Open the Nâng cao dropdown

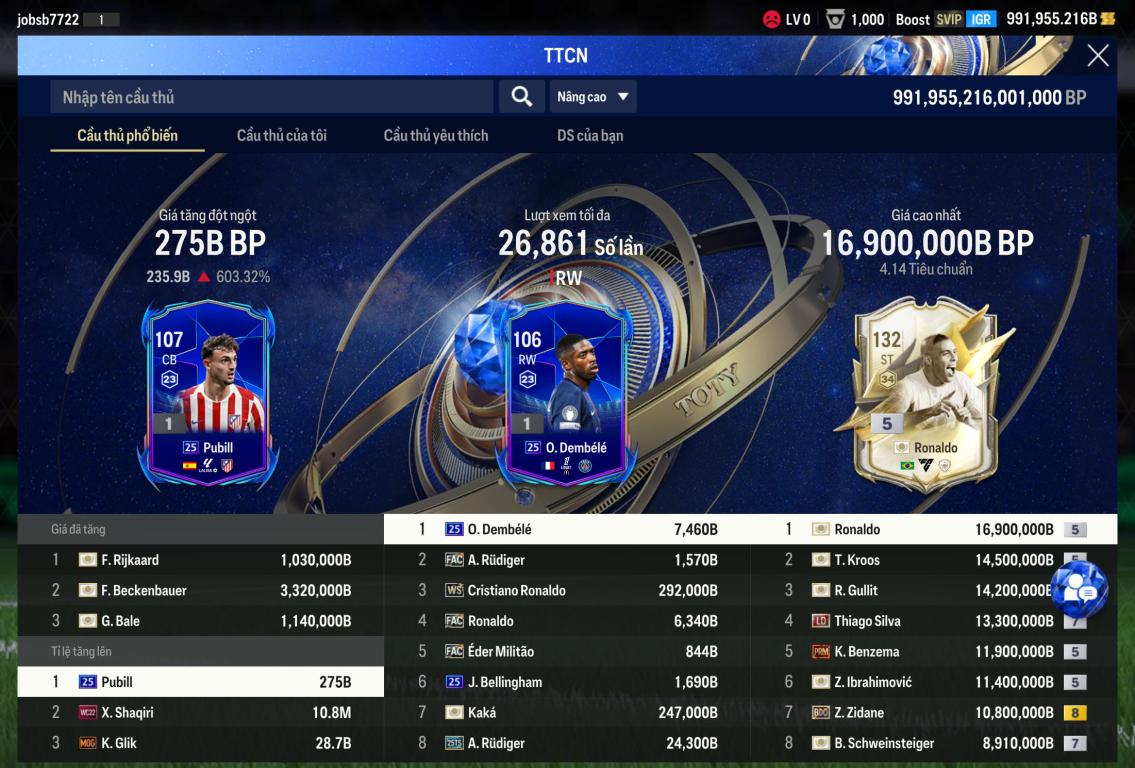click(593, 97)
